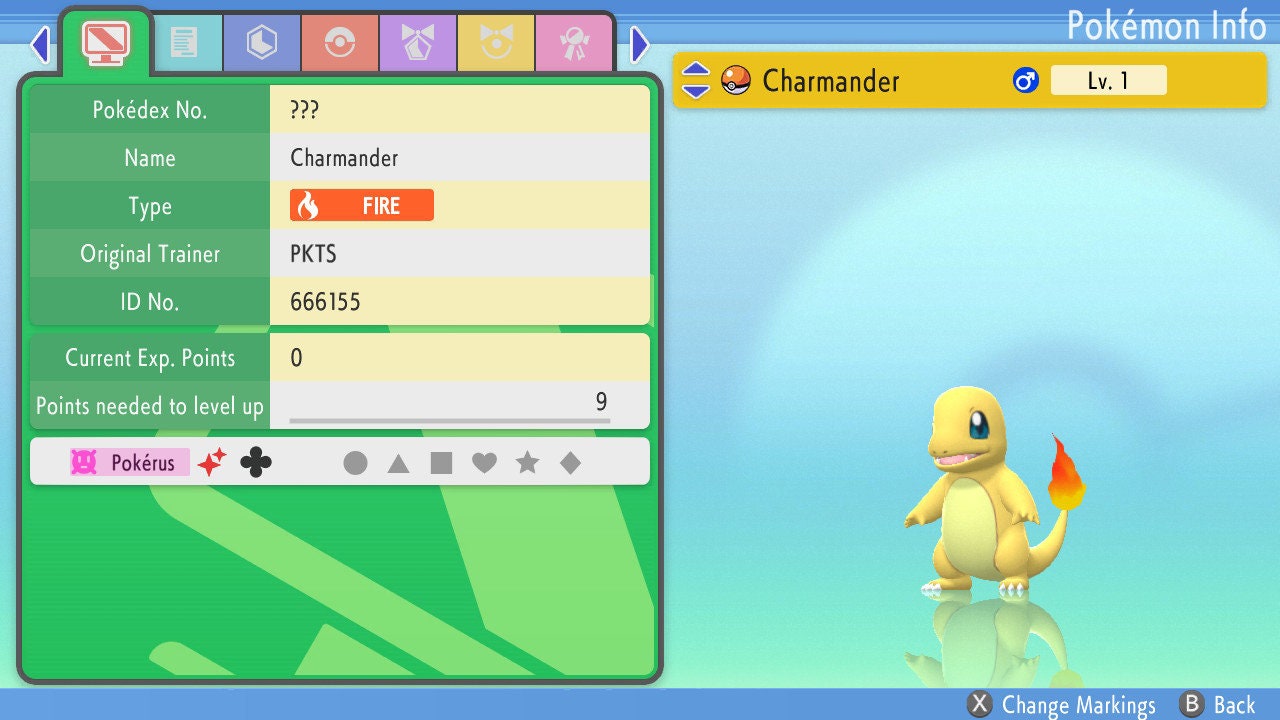The width and height of the screenshot is (1280, 720).
Task: Go back using the Back option
Action: point(1217,705)
